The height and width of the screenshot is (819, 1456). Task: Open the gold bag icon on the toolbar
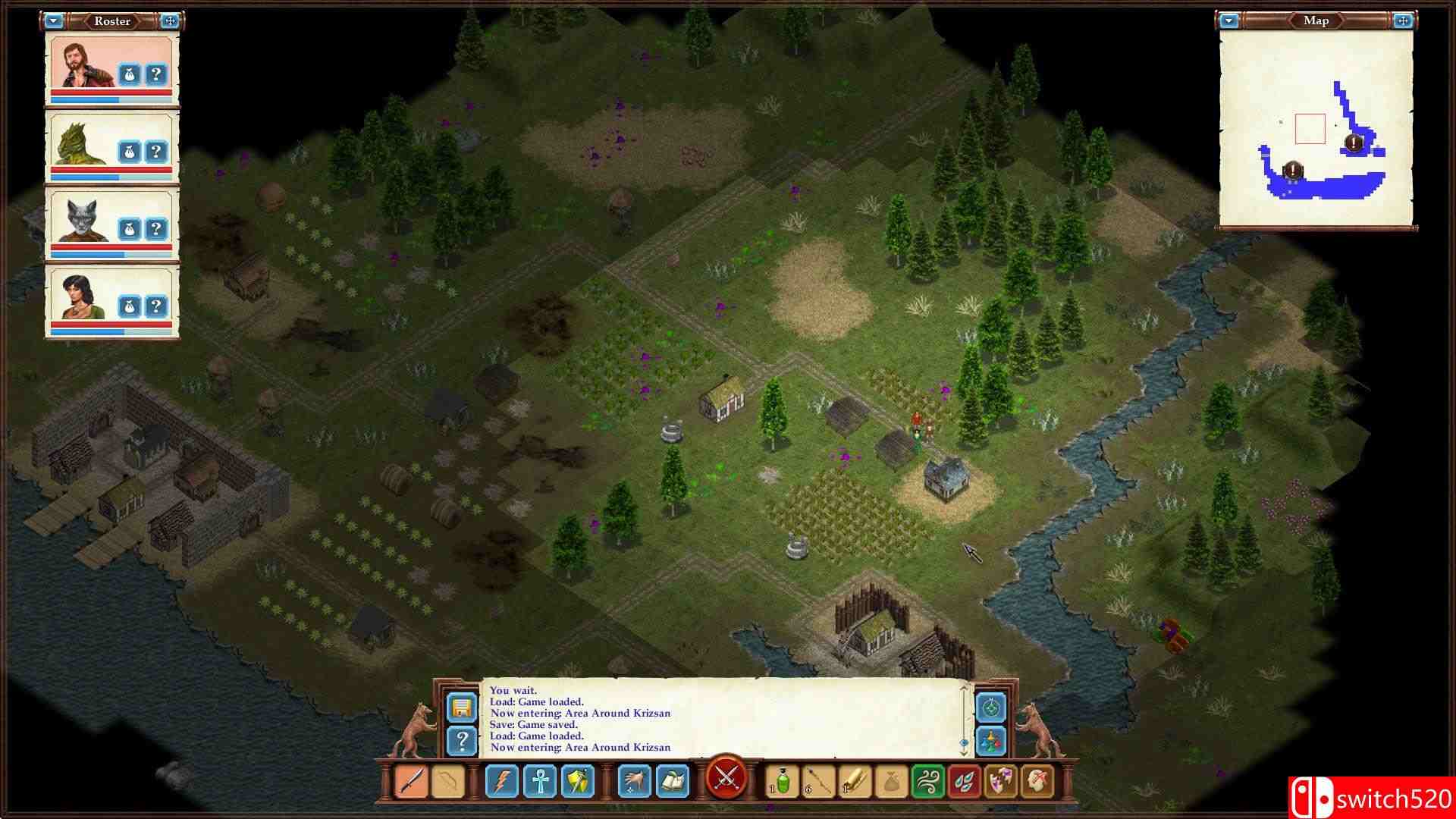pos(893,782)
